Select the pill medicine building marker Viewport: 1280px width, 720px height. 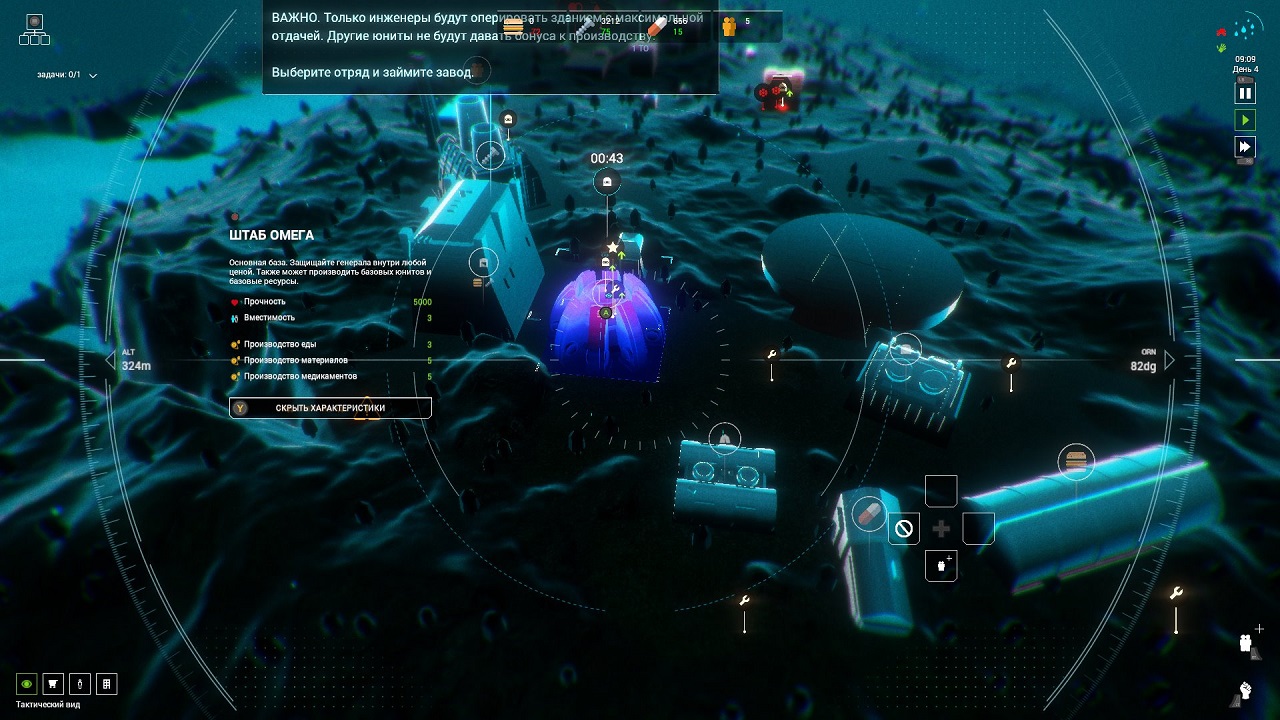tap(869, 513)
